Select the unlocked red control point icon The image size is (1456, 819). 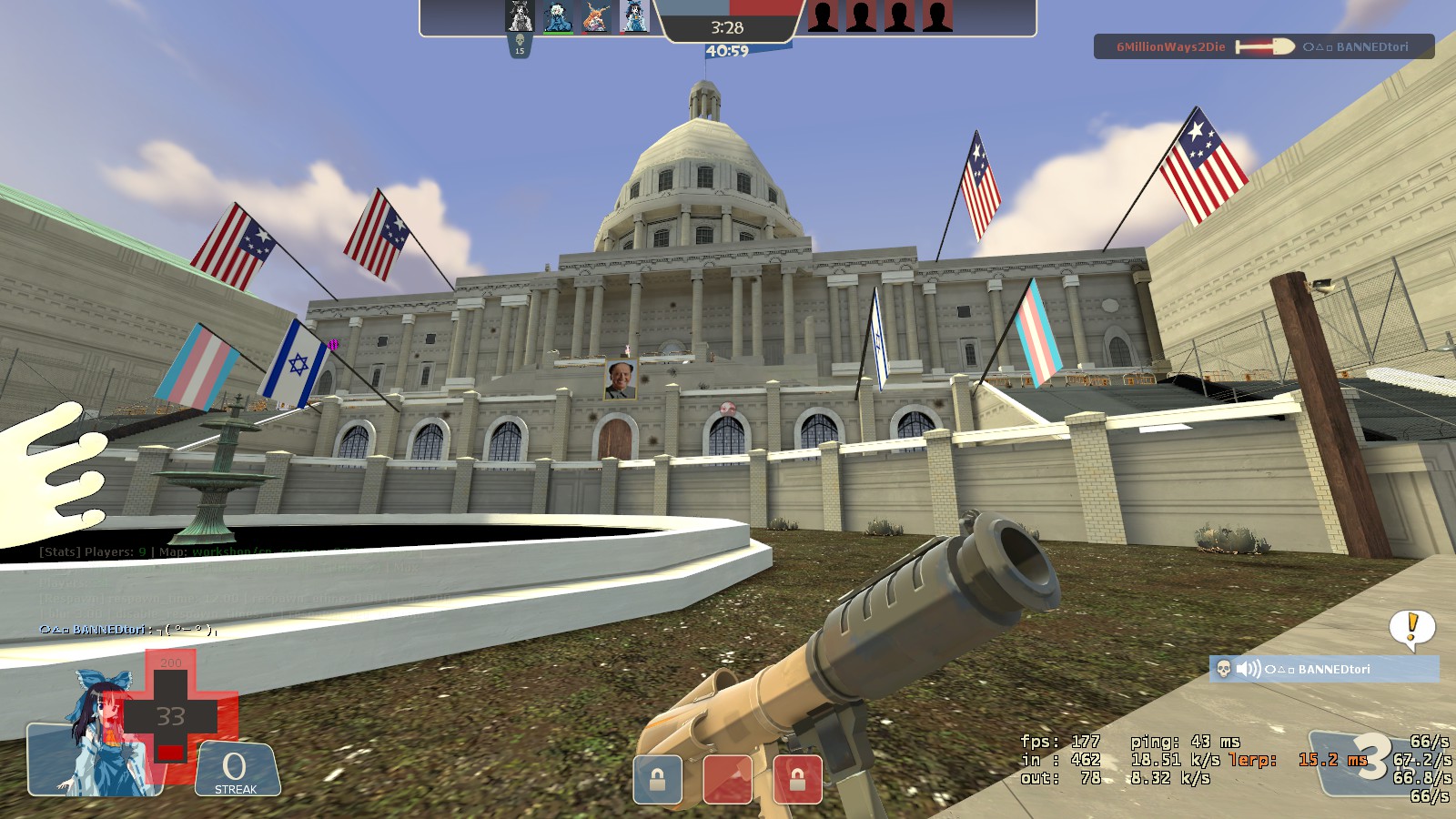728,780
